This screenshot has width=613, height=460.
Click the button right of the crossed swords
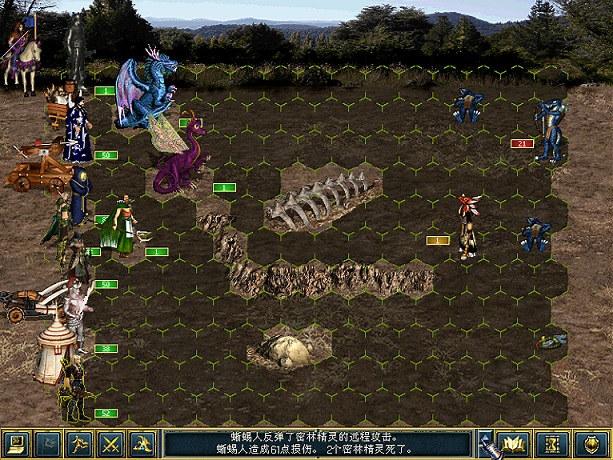click(x=143, y=443)
